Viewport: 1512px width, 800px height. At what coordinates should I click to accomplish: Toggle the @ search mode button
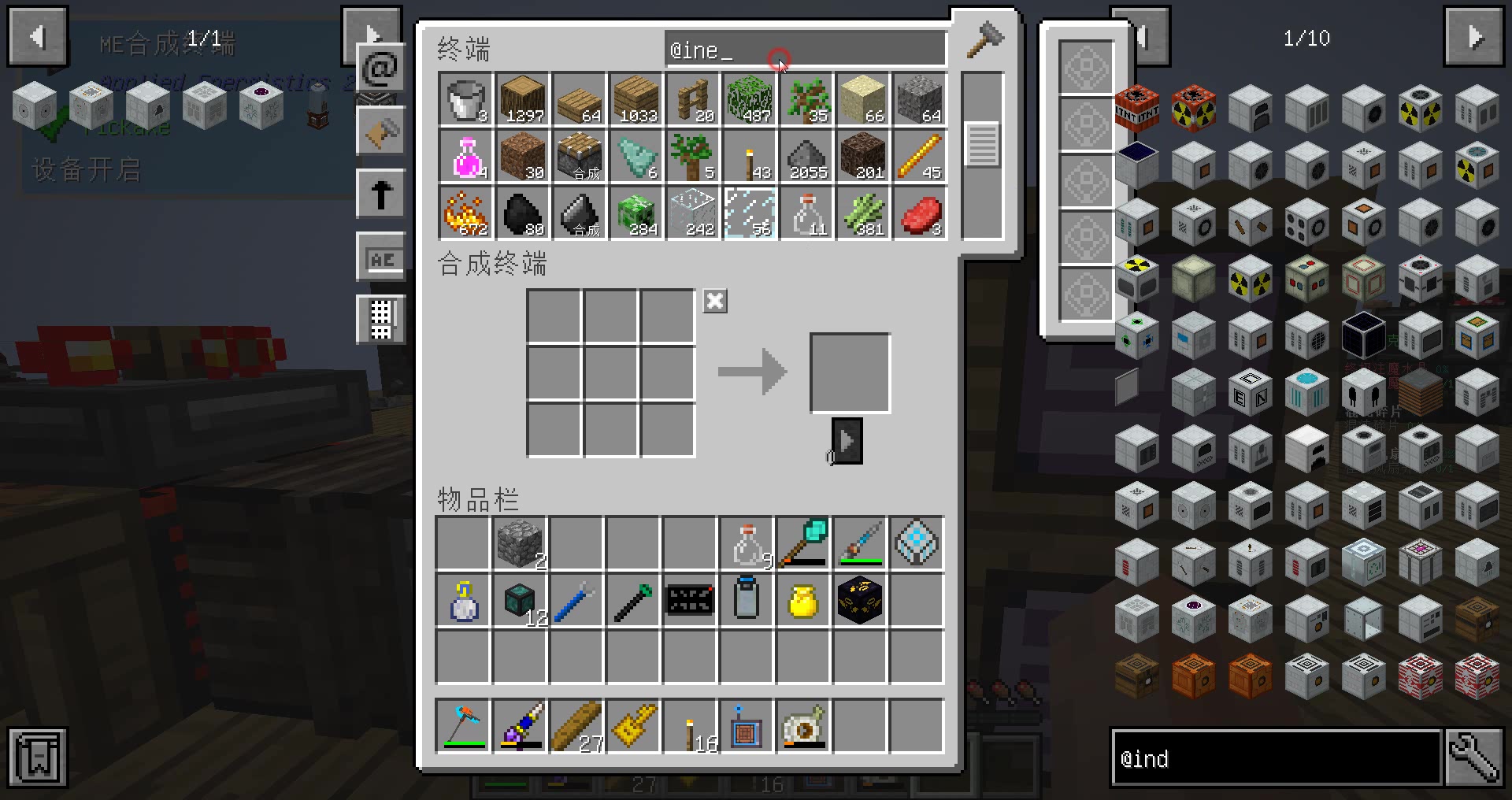[380, 69]
